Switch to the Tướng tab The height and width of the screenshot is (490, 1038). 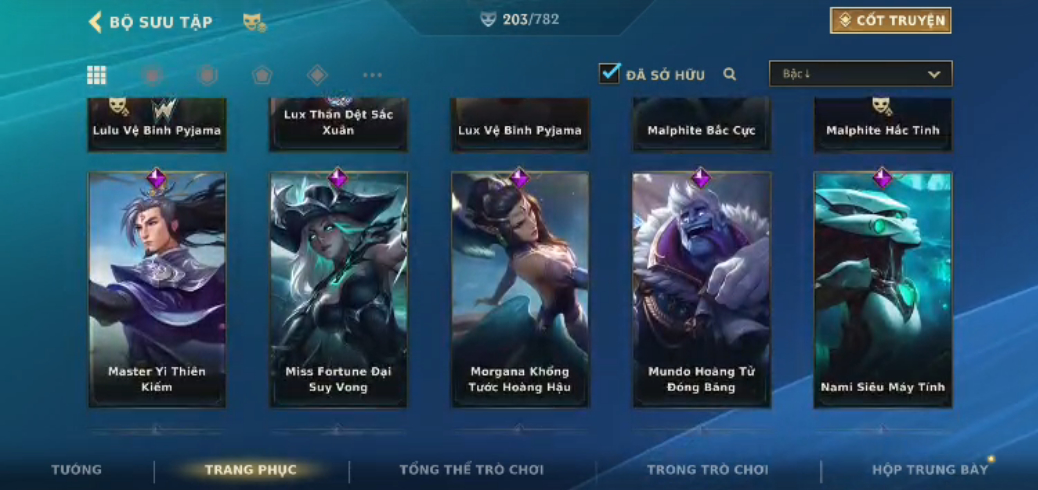click(x=77, y=470)
